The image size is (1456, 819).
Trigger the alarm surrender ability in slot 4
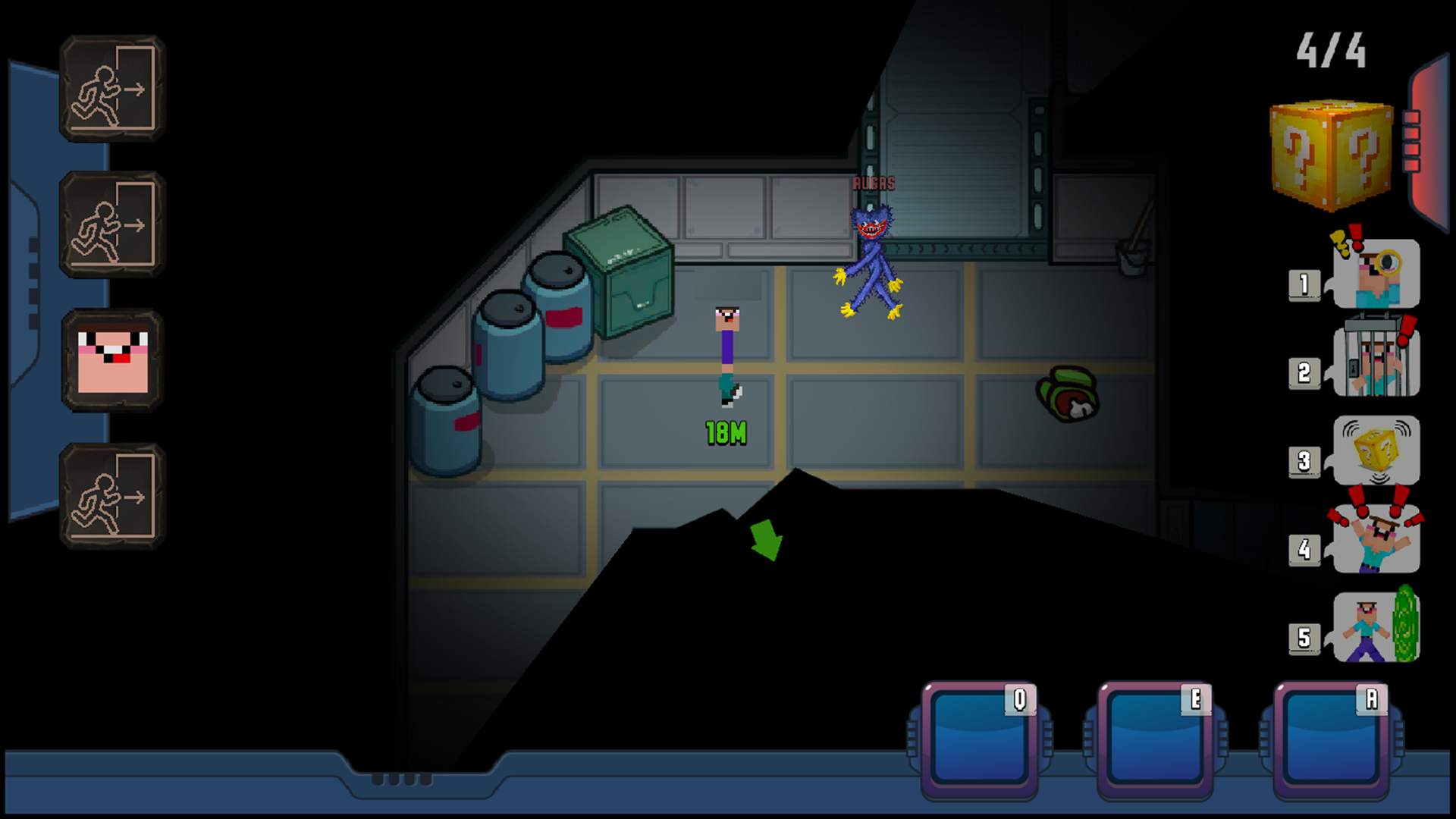(1375, 540)
